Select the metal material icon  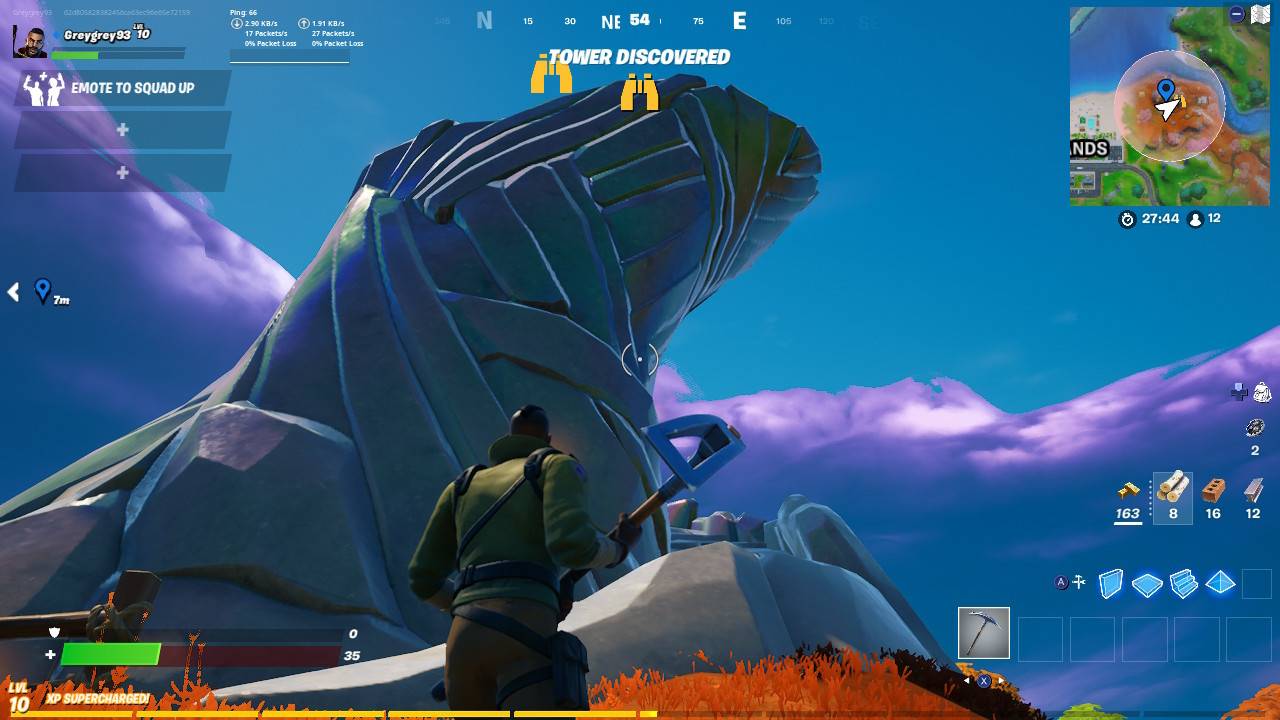(1252, 489)
